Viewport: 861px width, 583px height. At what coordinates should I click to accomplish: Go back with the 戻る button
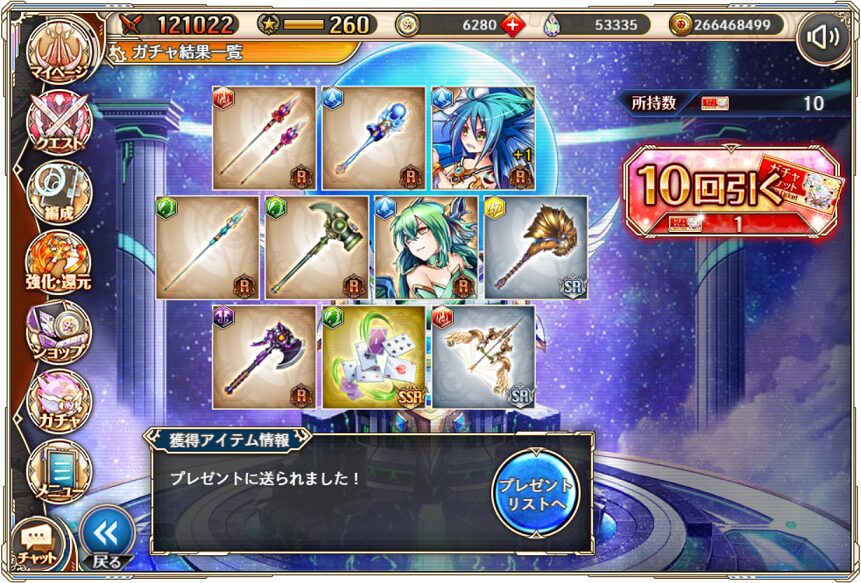point(106,537)
